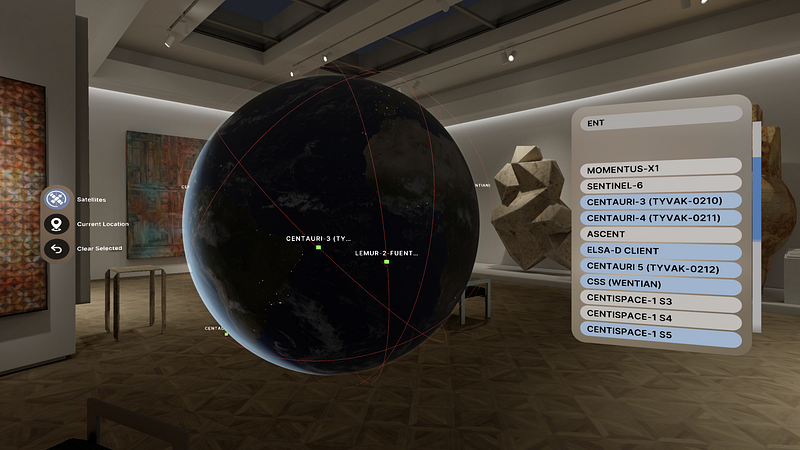
Task: Select the ASCENT satellite entry
Action: [660, 234]
